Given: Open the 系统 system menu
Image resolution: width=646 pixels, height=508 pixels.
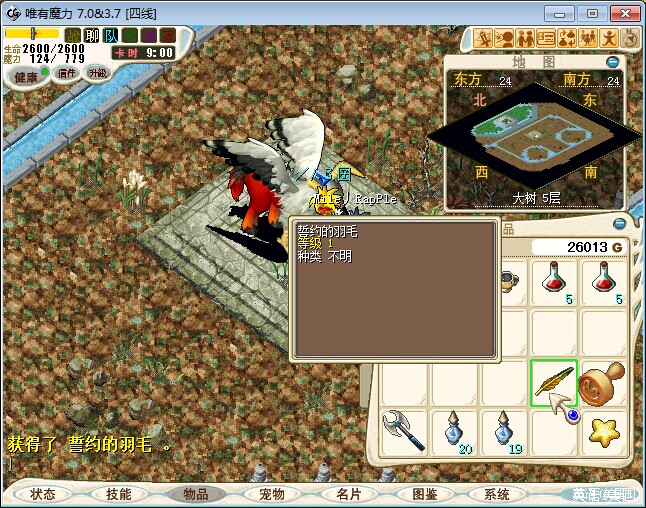Looking at the screenshot, I should pyautogui.click(x=496, y=494).
